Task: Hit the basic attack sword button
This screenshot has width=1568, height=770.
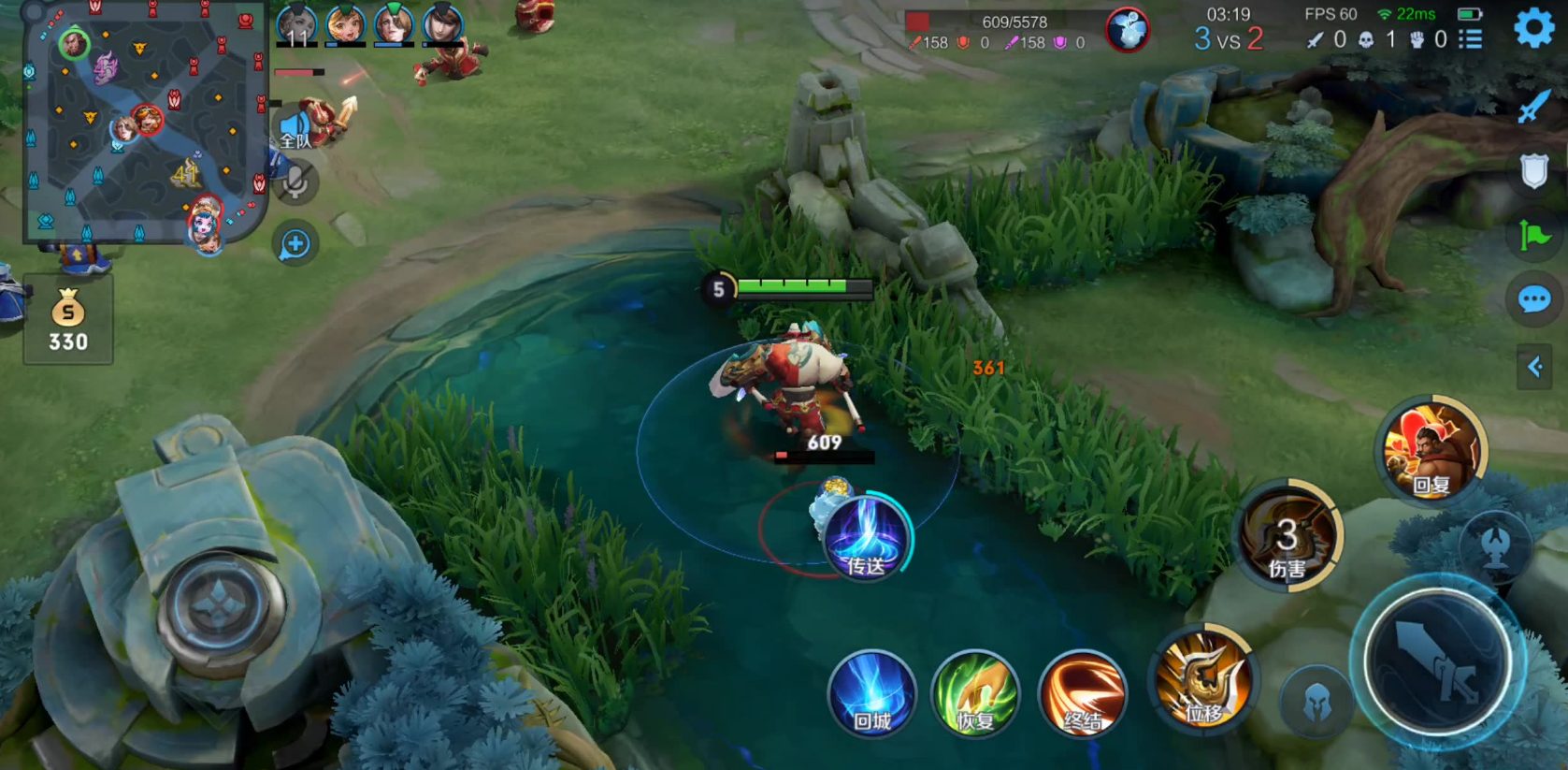Action: pos(1437,662)
